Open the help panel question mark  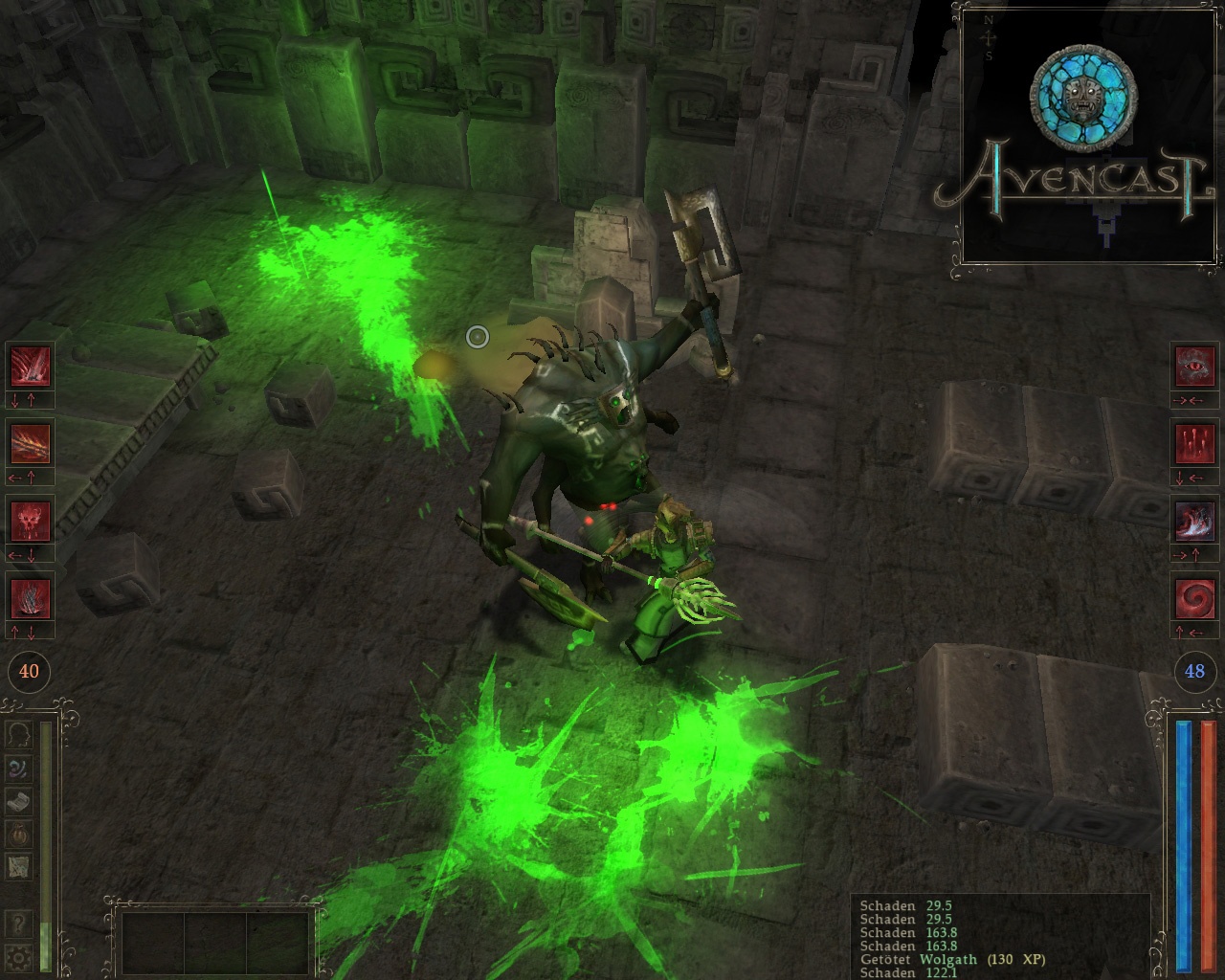click(17, 924)
